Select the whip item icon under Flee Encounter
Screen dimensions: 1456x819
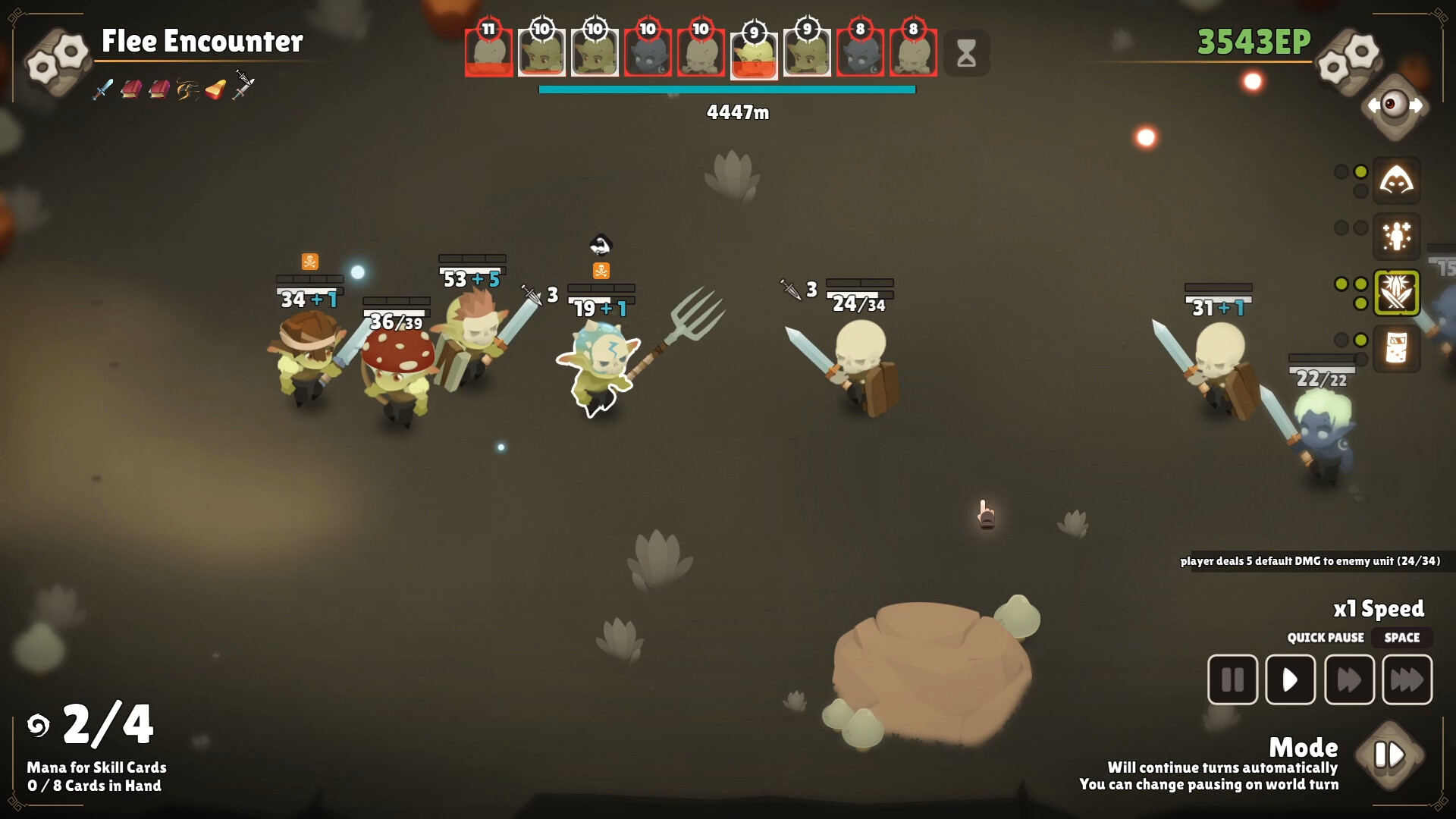point(187,90)
